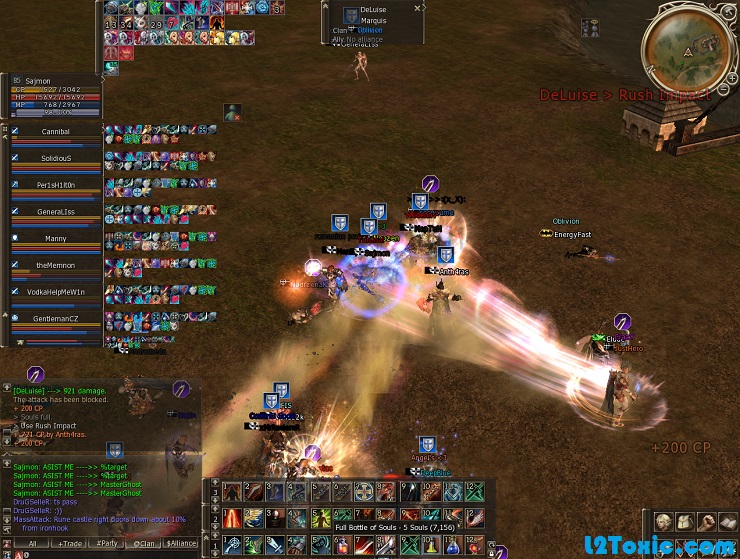Switch to the #Party chat tab
The image size is (740, 559).
click(x=105, y=543)
